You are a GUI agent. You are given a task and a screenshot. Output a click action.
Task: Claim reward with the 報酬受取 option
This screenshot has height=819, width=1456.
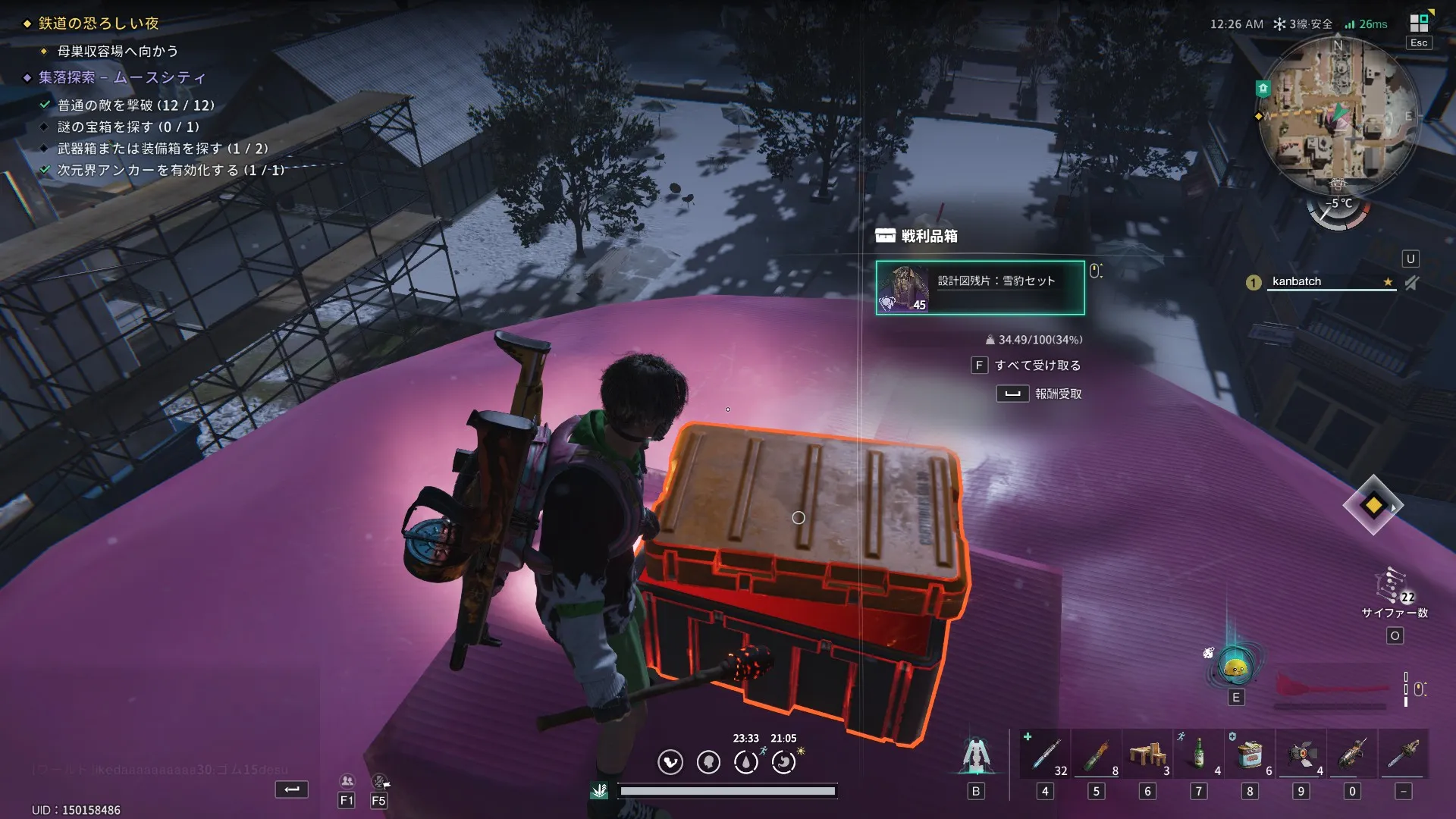pos(1057,394)
